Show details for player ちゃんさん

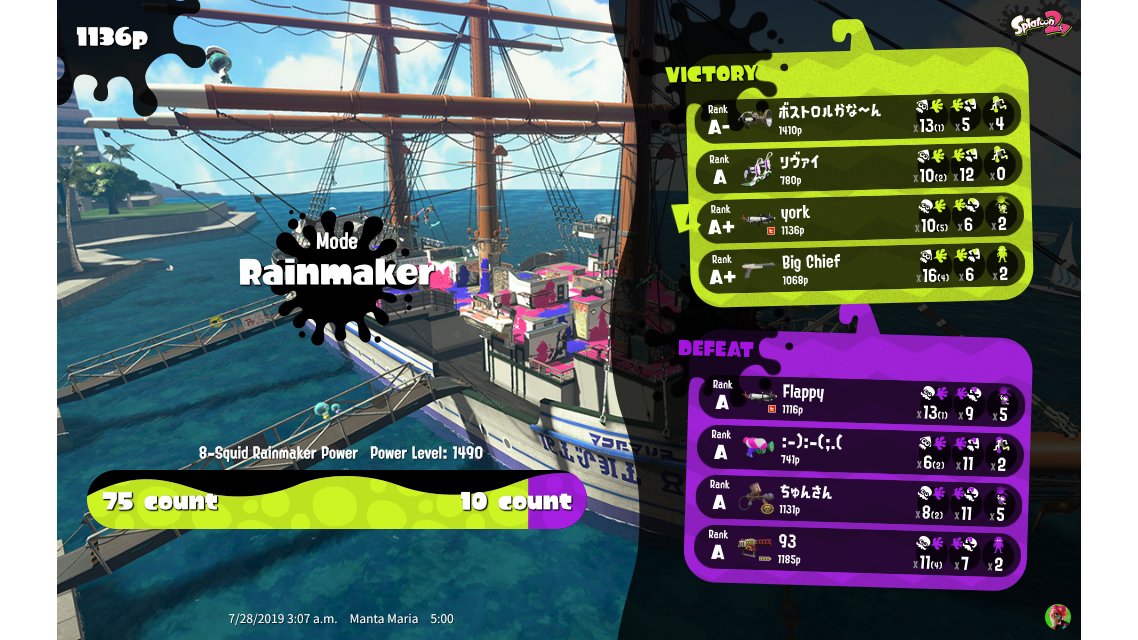[860, 499]
